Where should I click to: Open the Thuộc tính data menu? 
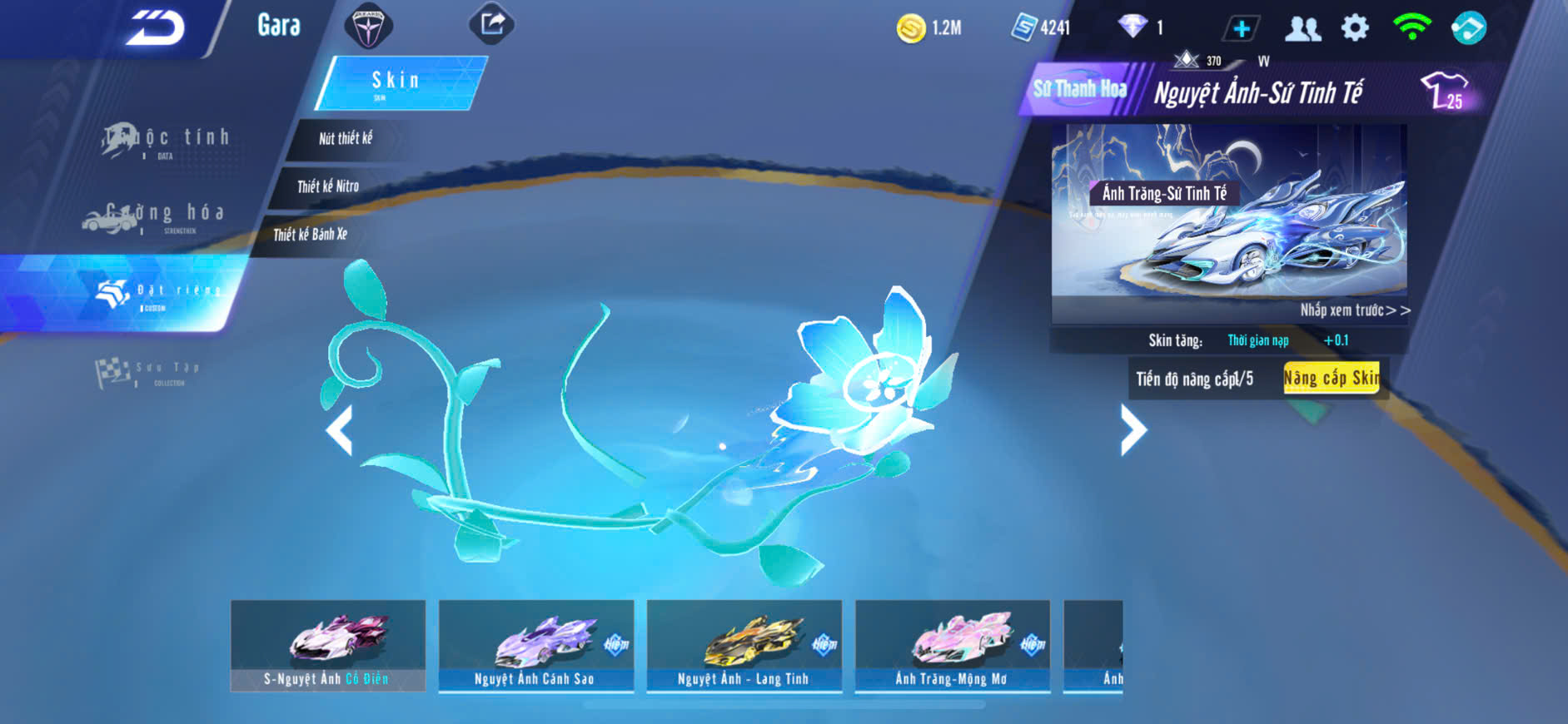(167, 140)
